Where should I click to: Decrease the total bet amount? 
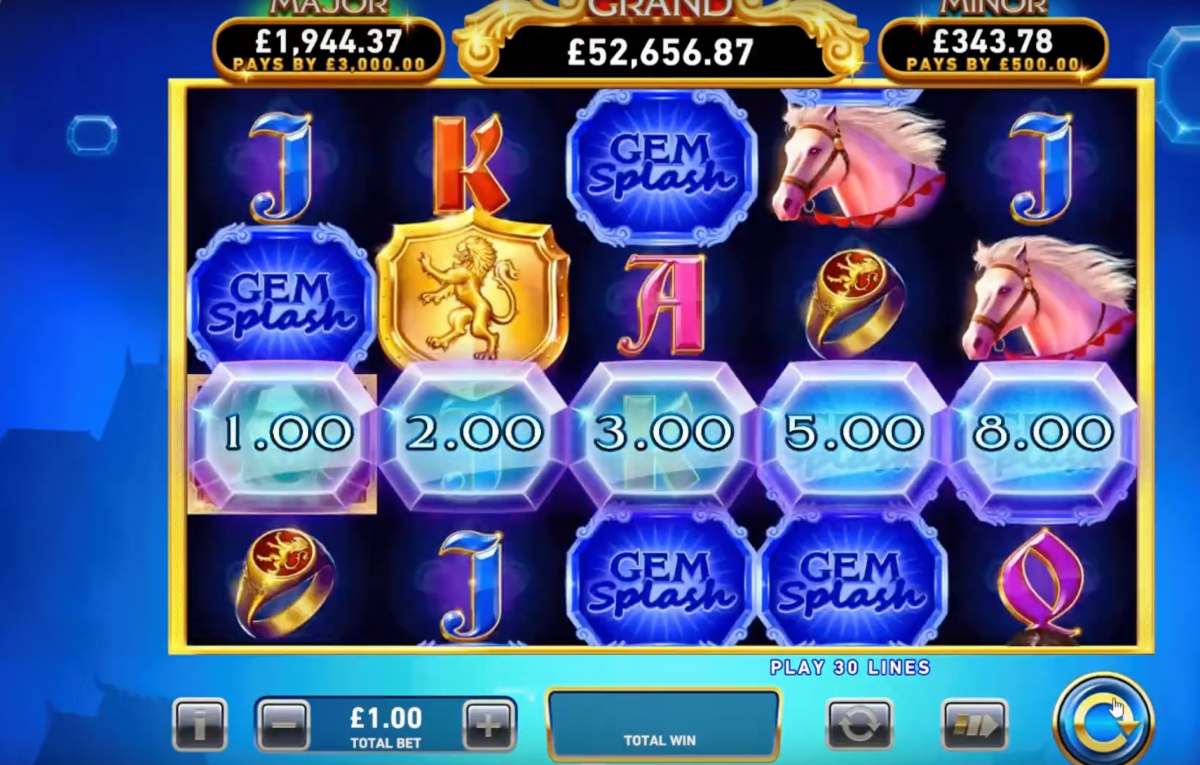coord(284,724)
